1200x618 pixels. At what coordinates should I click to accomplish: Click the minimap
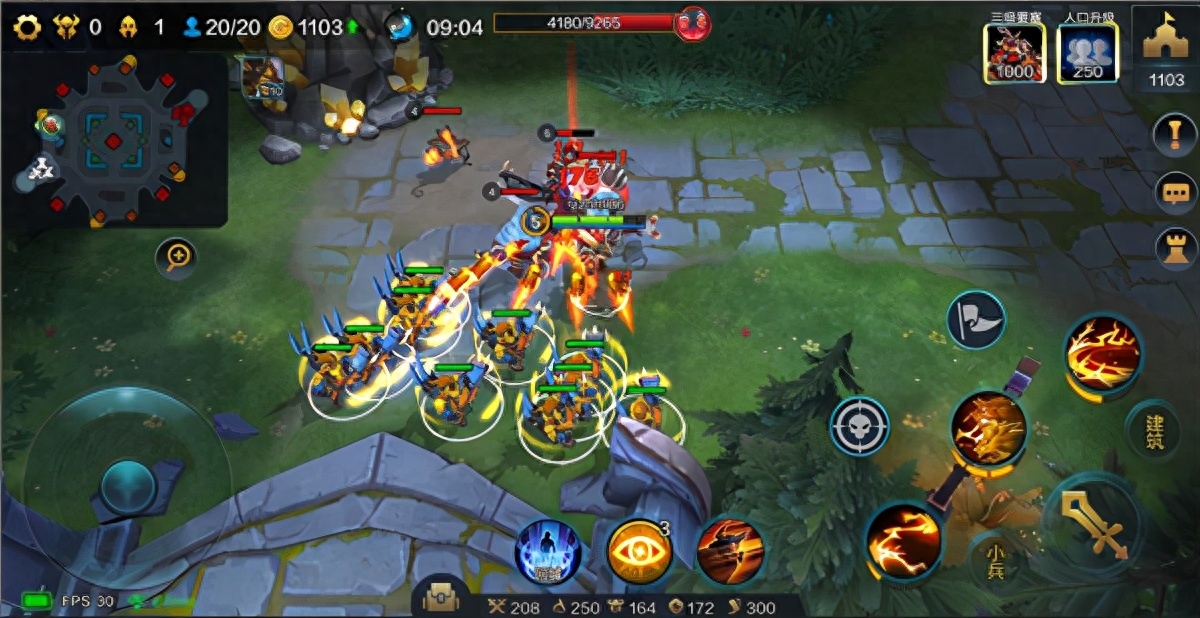tap(114, 140)
